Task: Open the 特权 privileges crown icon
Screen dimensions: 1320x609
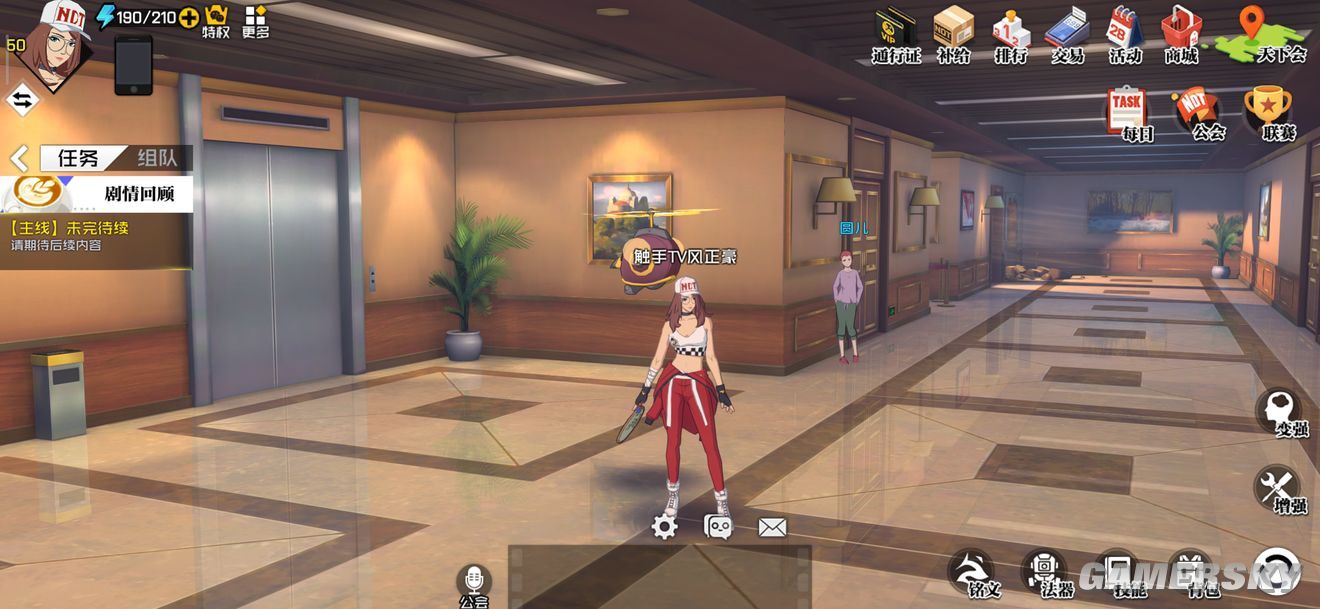Action: point(216,20)
